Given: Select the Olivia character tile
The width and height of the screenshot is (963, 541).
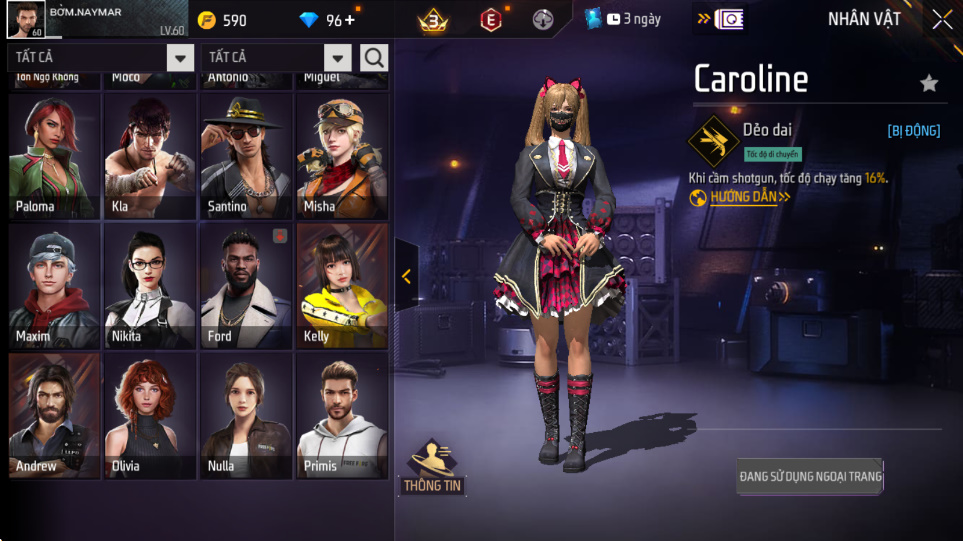Looking at the screenshot, I should 150,416.
